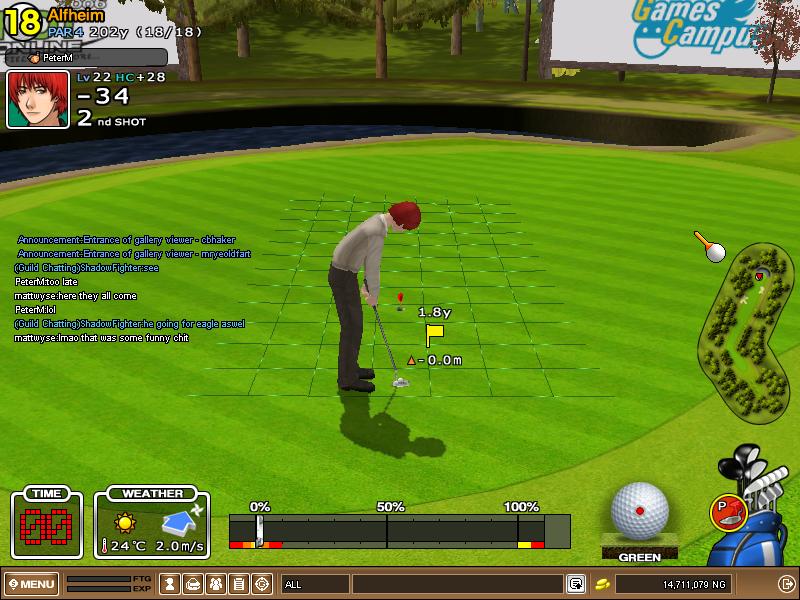Click the crosshair target icon
Image resolution: width=800 pixels, height=600 pixels.
click(x=262, y=584)
